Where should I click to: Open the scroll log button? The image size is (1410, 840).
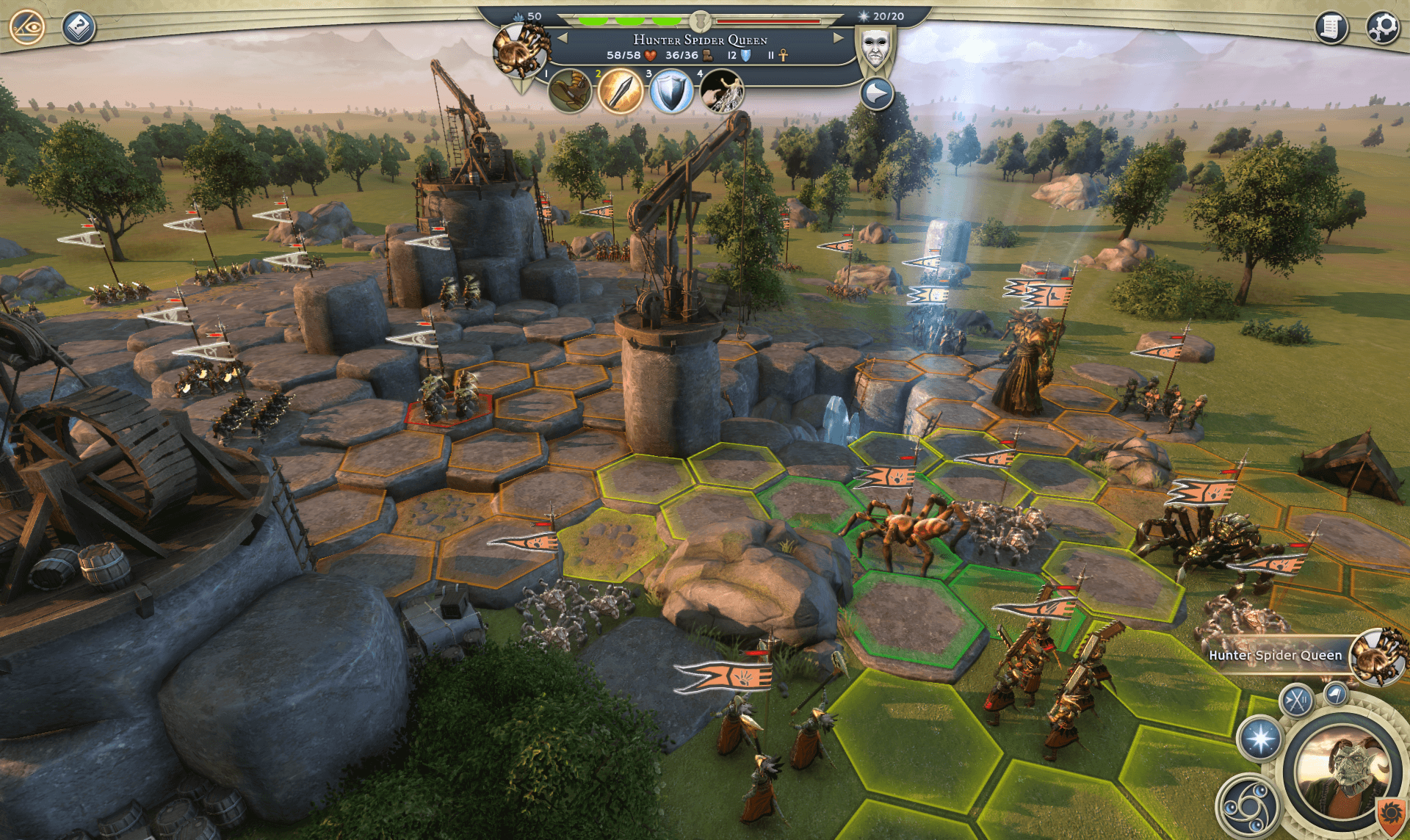tap(1331, 28)
